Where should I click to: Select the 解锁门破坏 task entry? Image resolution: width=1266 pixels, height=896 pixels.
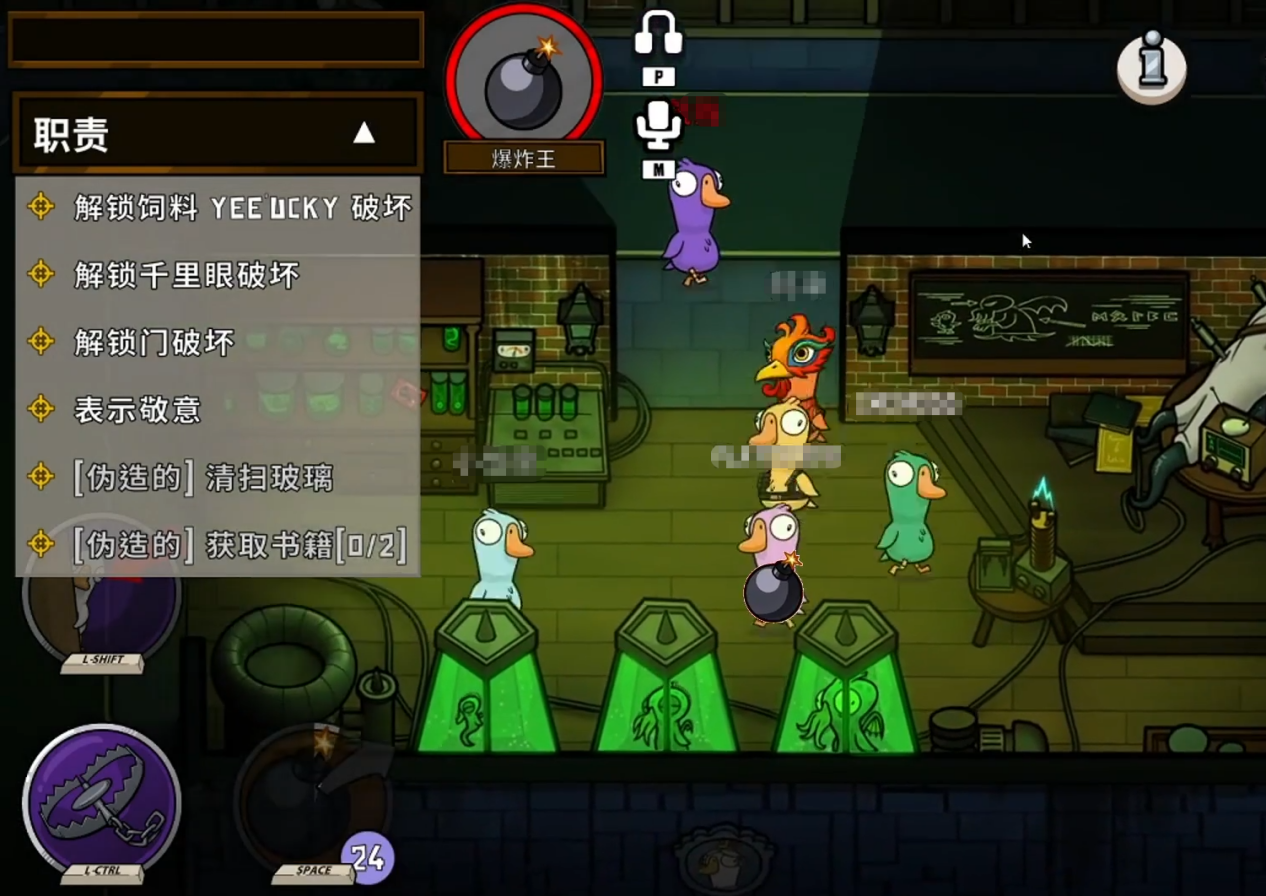tap(154, 342)
